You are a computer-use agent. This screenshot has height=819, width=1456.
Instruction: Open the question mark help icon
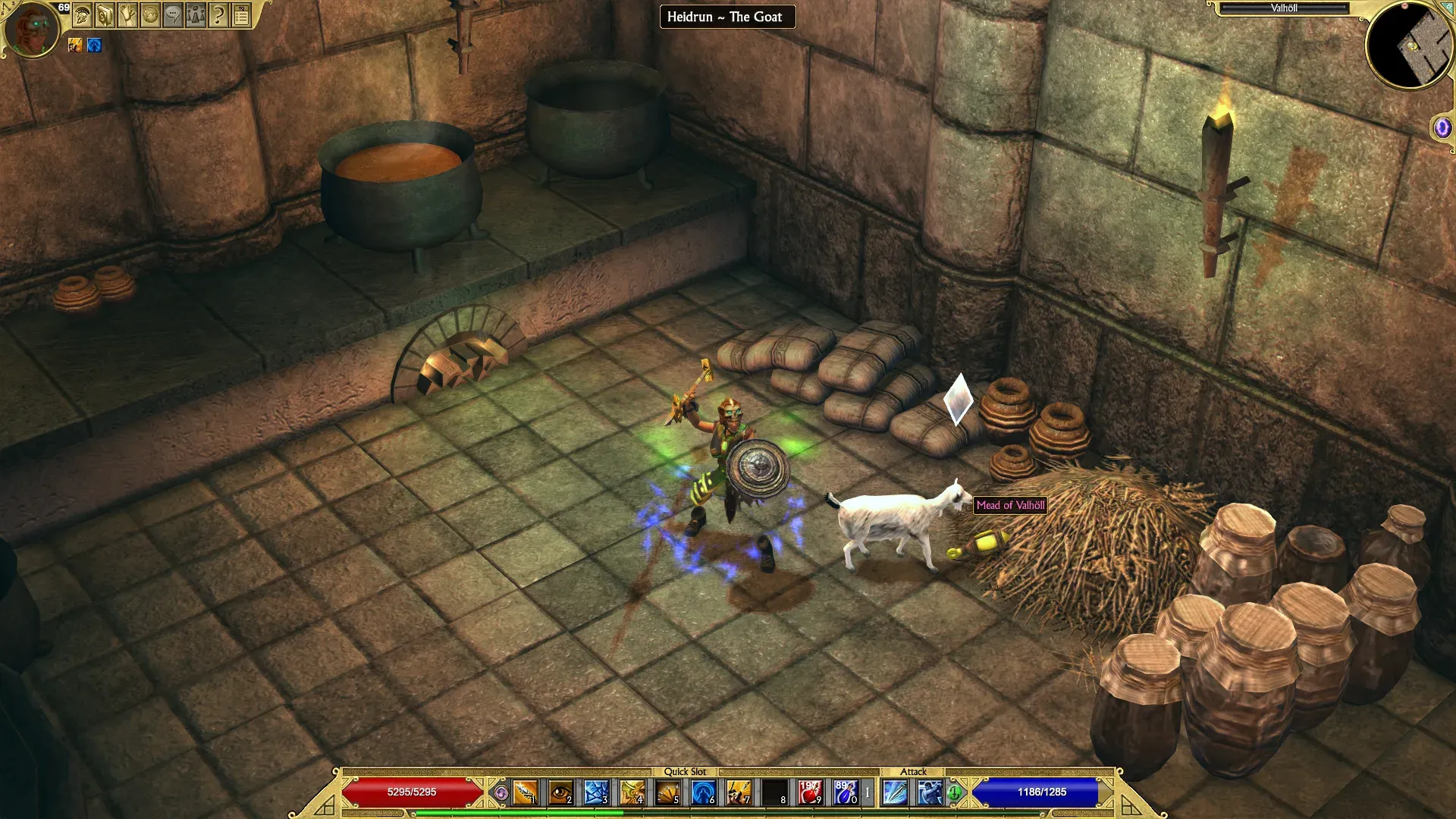[218, 14]
